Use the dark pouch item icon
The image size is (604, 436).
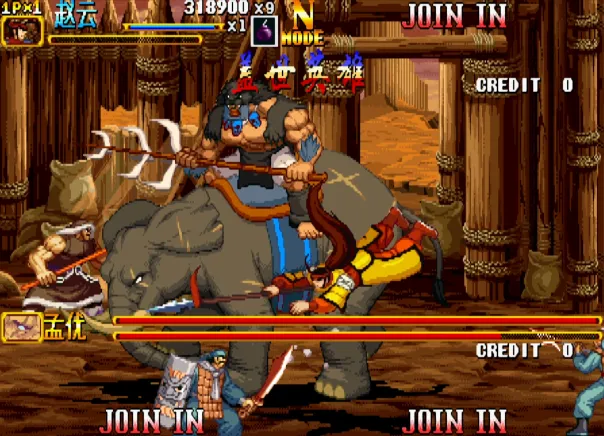pos(263,30)
